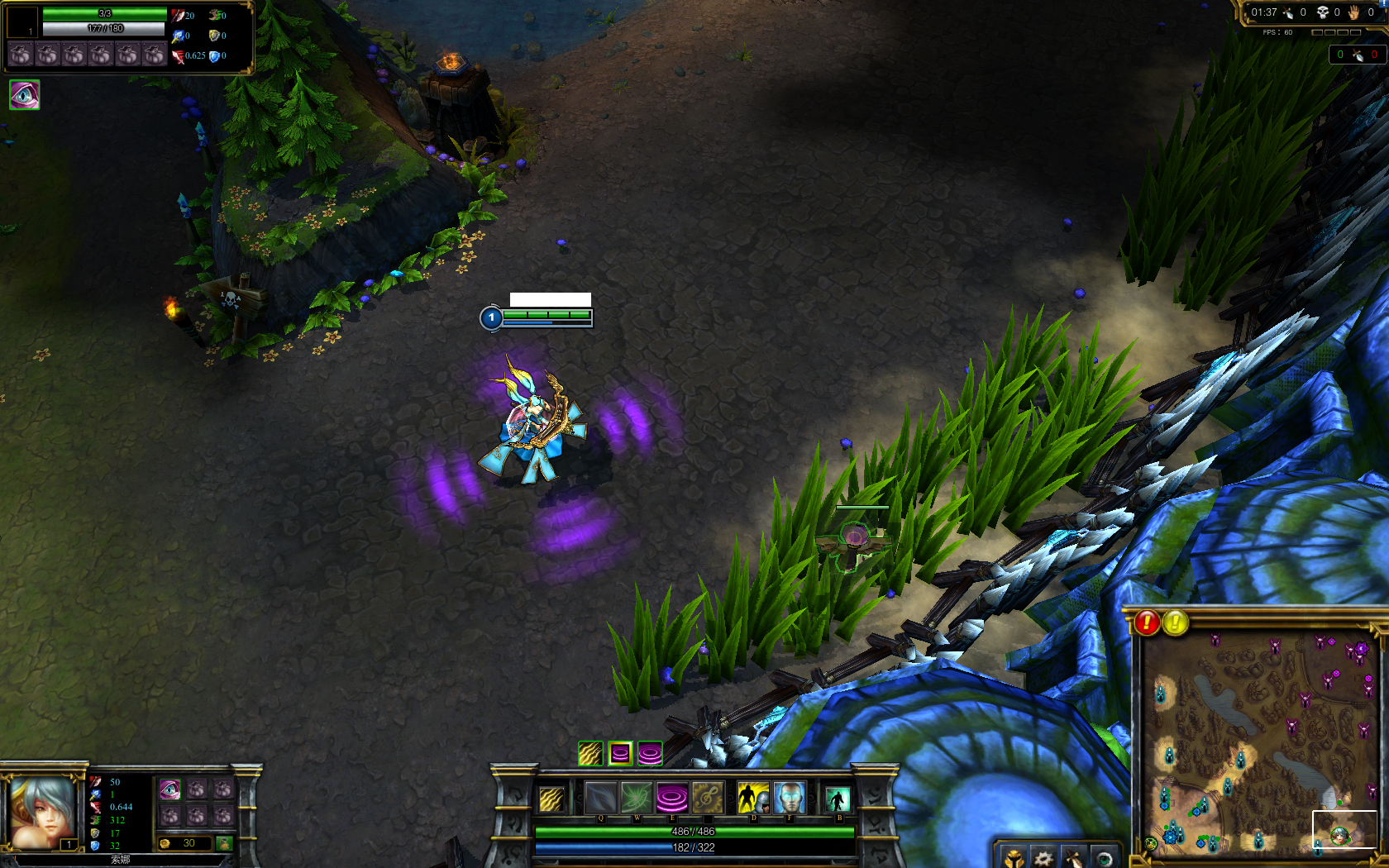Select the eye buff icon below stats
This screenshot has height=868, width=1389.
coord(24,95)
